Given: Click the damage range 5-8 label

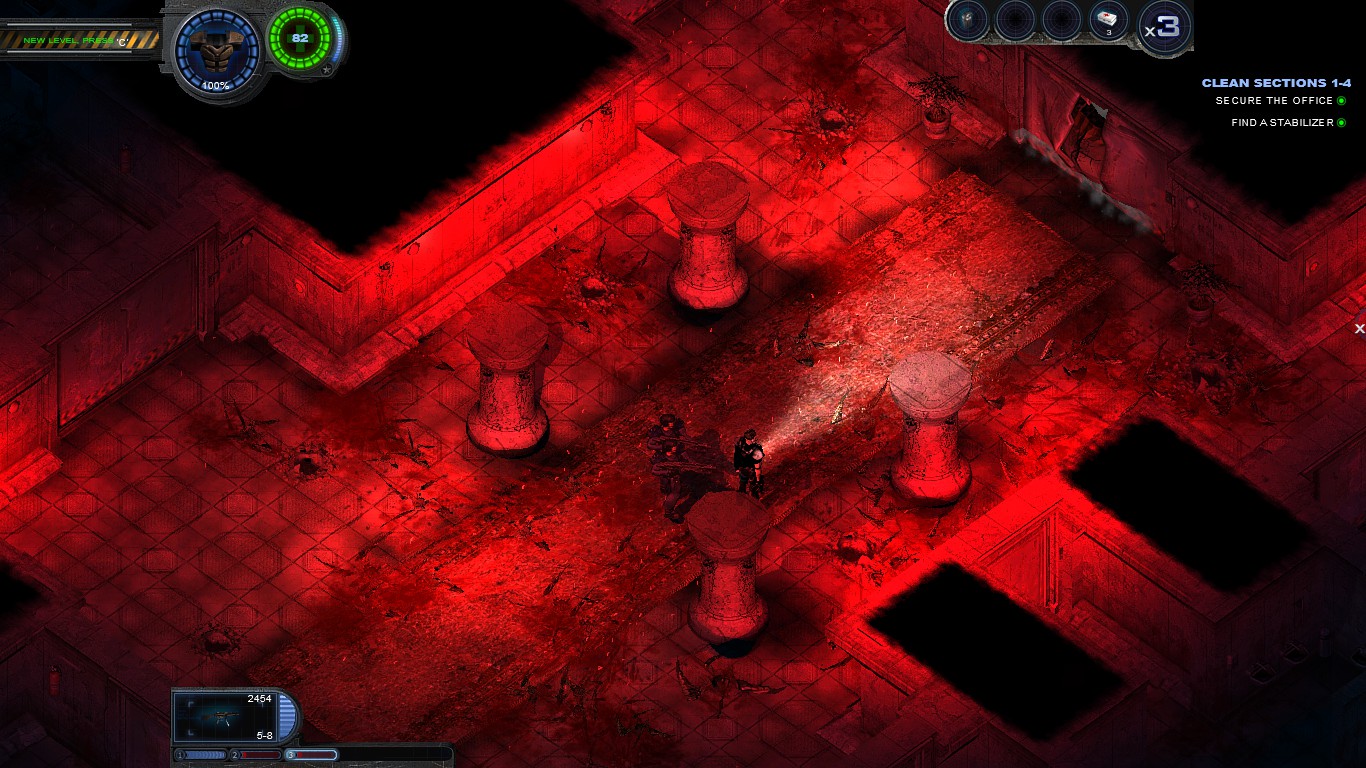Looking at the screenshot, I should [x=264, y=734].
